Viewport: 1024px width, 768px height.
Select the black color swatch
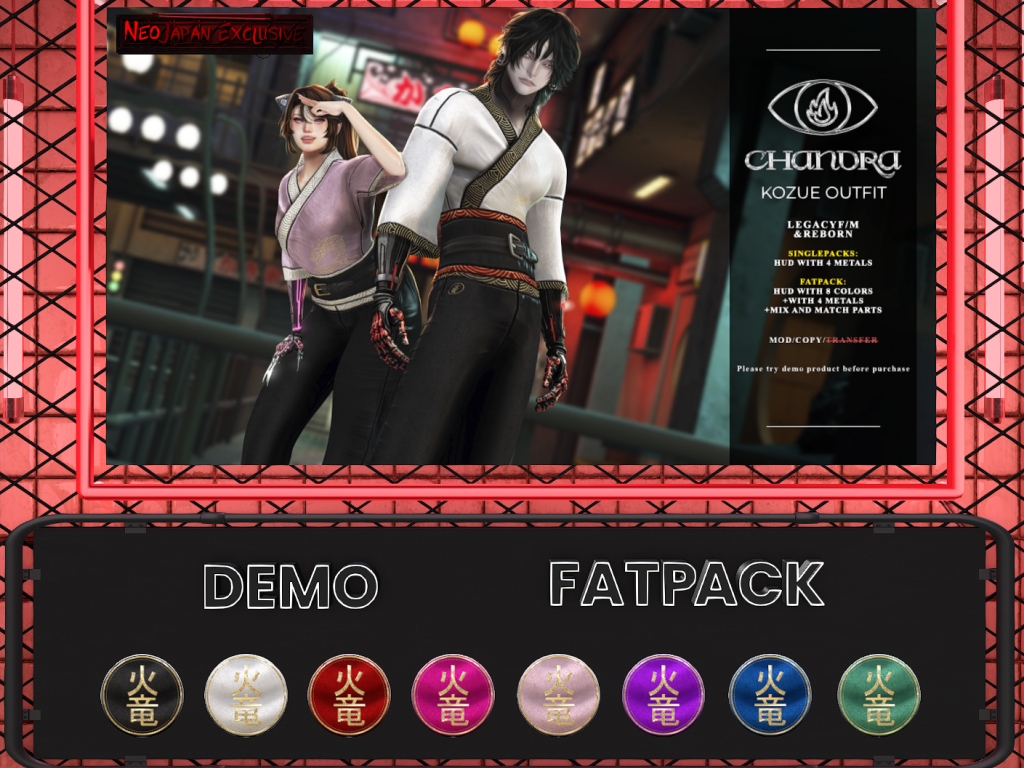point(142,695)
